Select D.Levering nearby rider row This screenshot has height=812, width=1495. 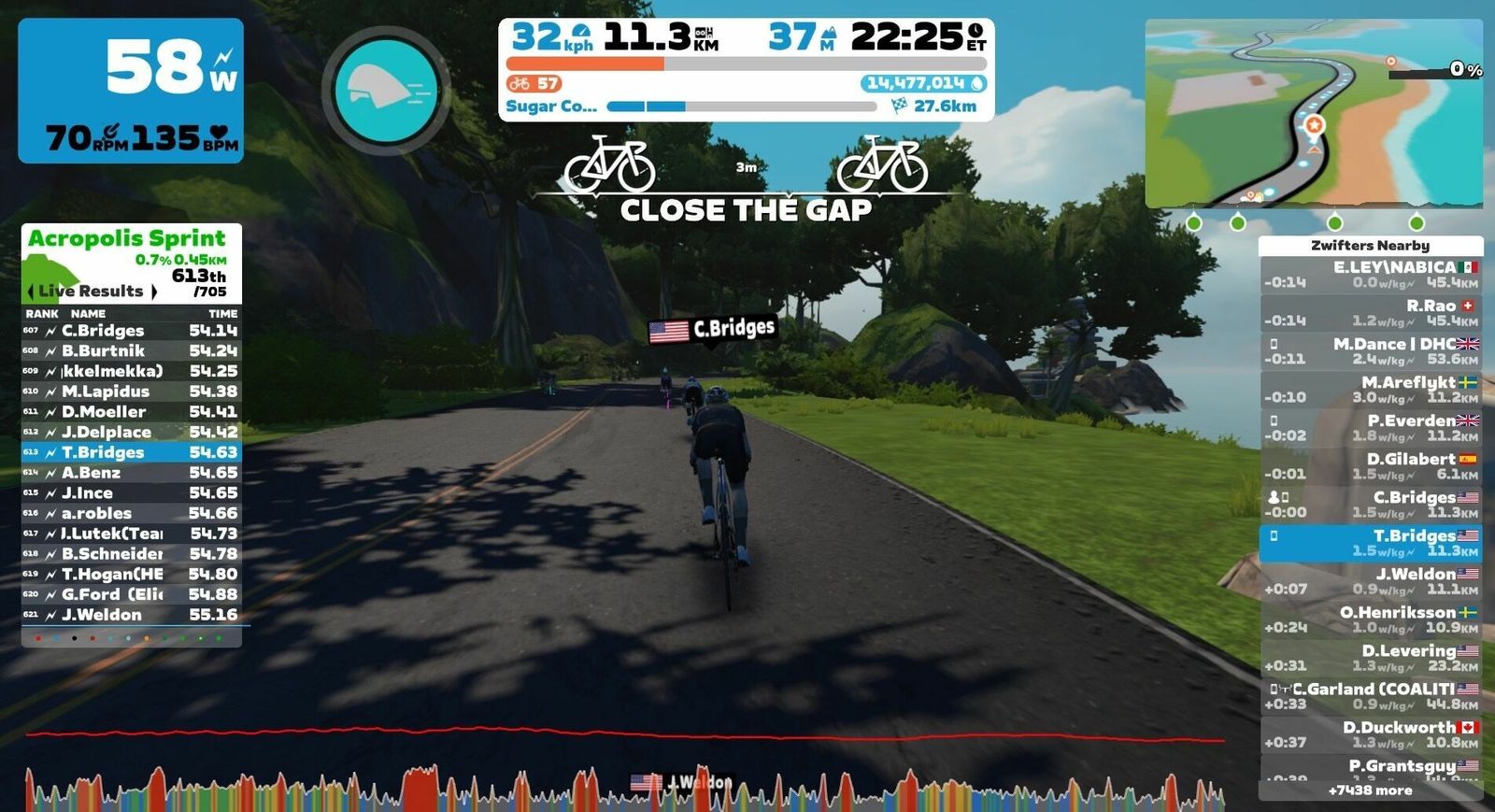pyautogui.click(x=1370, y=658)
